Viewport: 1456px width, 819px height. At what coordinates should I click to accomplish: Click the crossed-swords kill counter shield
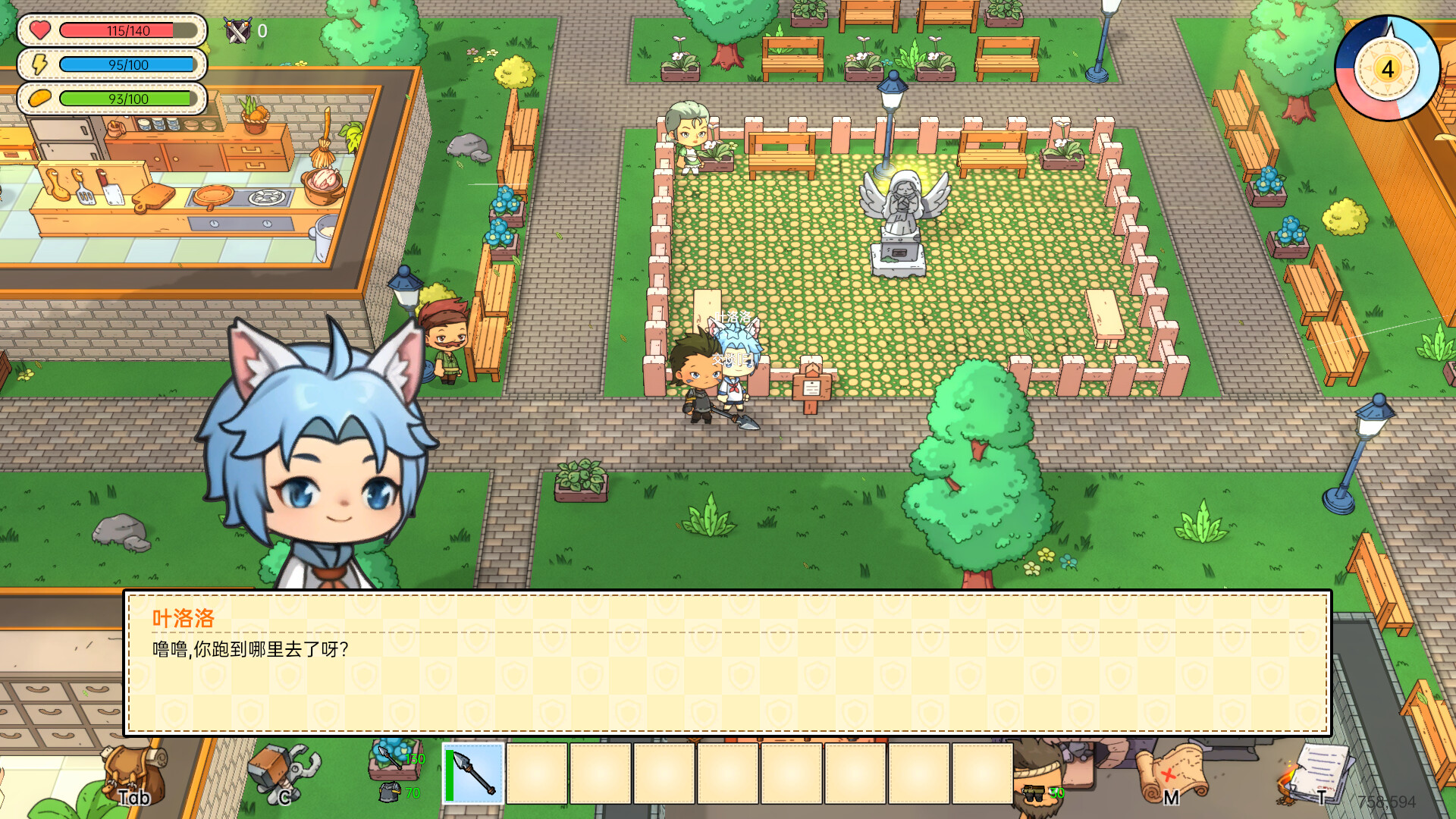[237, 32]
